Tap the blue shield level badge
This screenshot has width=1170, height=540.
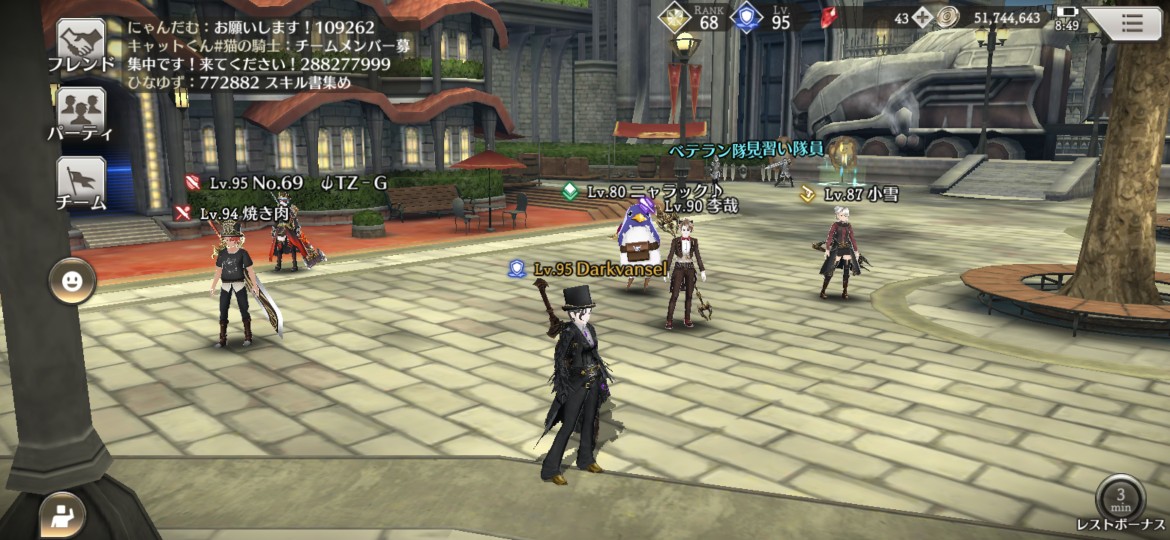tap(747, 17)
